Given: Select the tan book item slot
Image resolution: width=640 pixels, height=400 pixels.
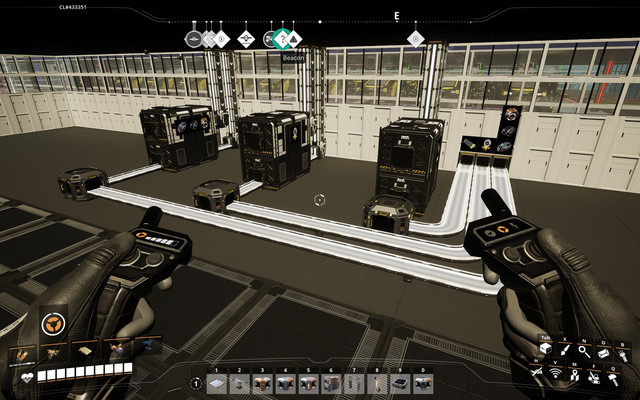Looking at the screenshot, I should tap(85, 350).
